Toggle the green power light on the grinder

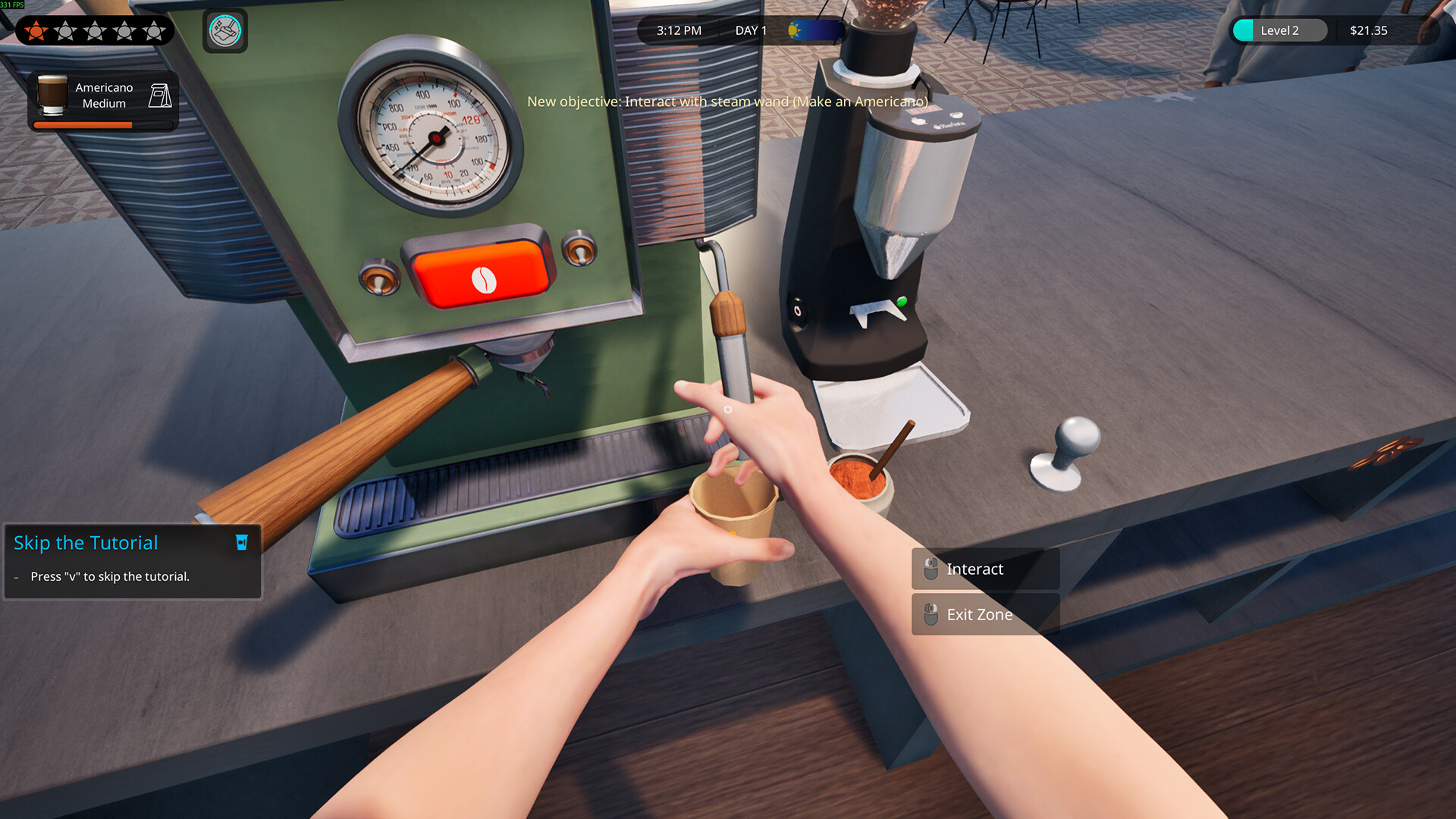pos(902,300)
